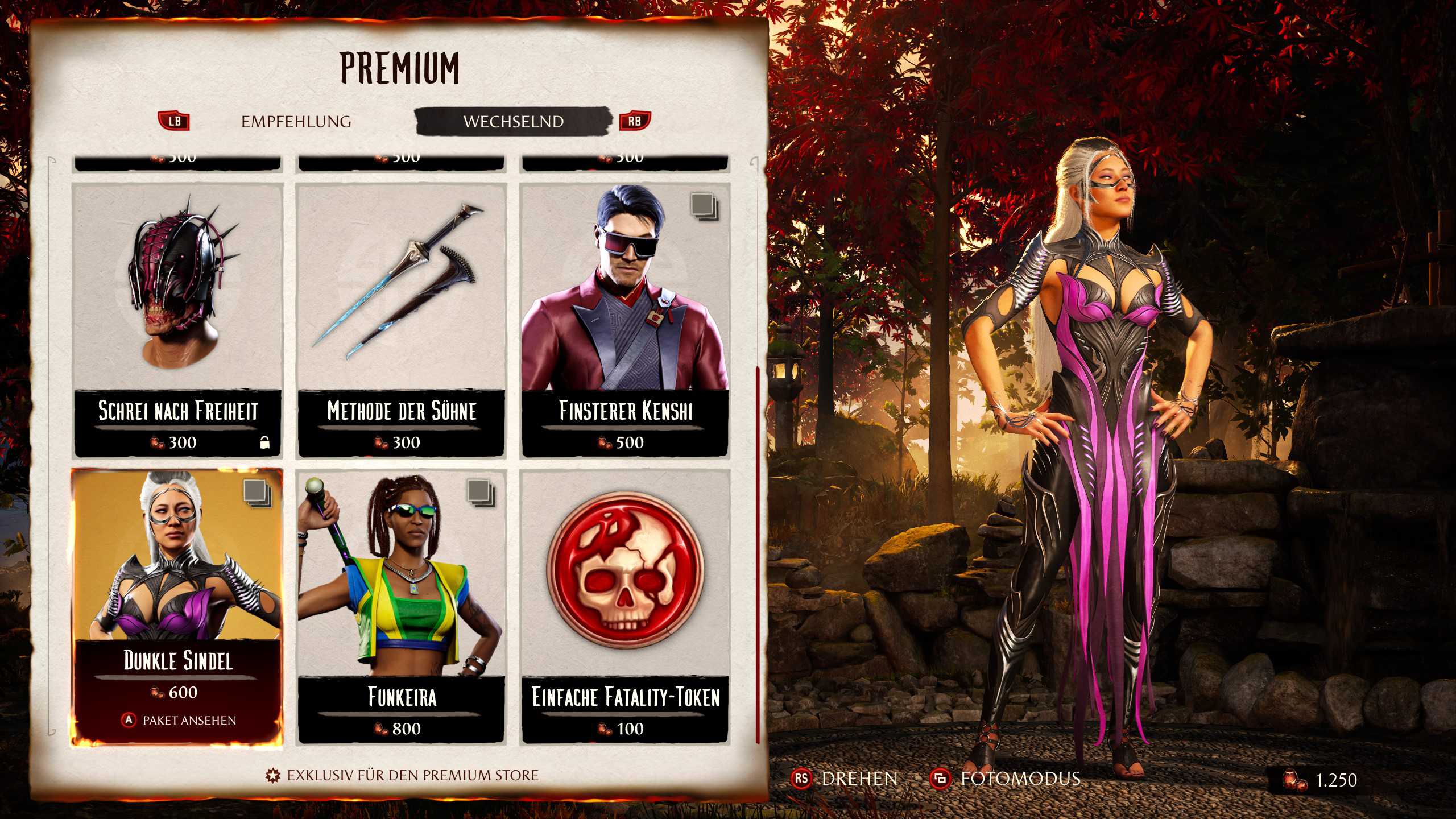Image resolution: width=1456 pixels, height=819 pixels.
Task: Pick the Funkeira skin bundle
Action: coord(402,607)
